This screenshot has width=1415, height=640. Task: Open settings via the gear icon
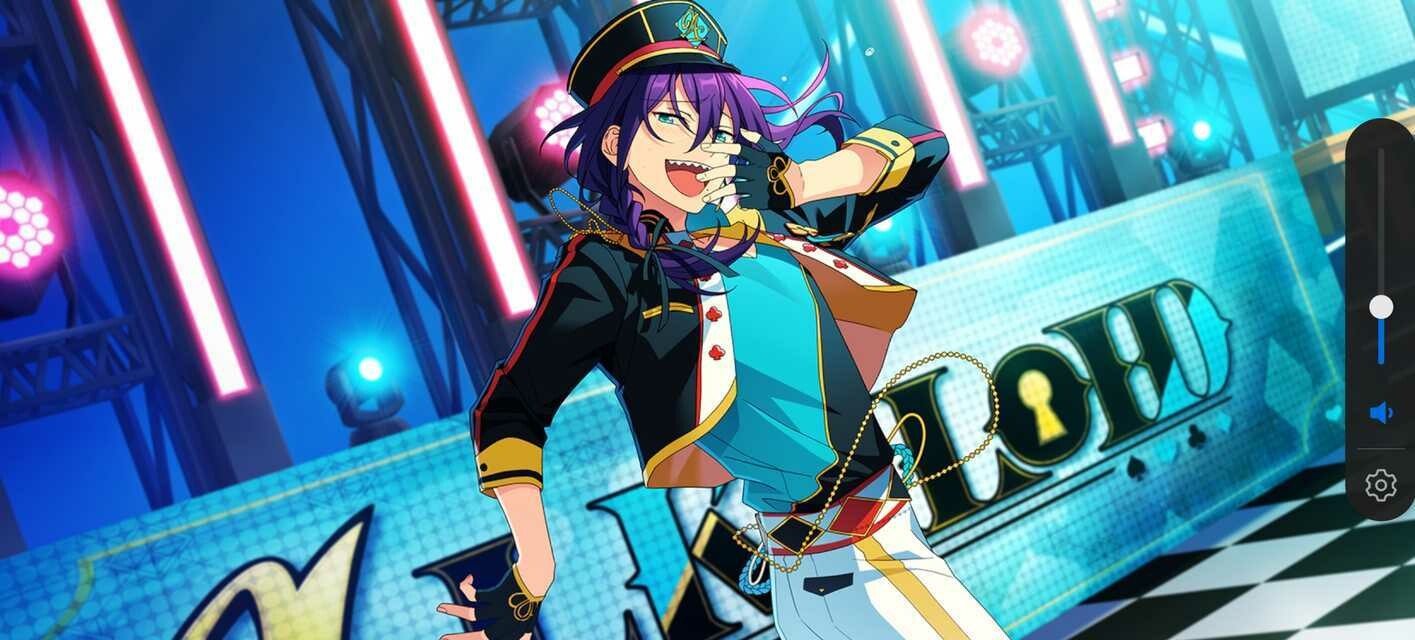(x=1381, y=485)
